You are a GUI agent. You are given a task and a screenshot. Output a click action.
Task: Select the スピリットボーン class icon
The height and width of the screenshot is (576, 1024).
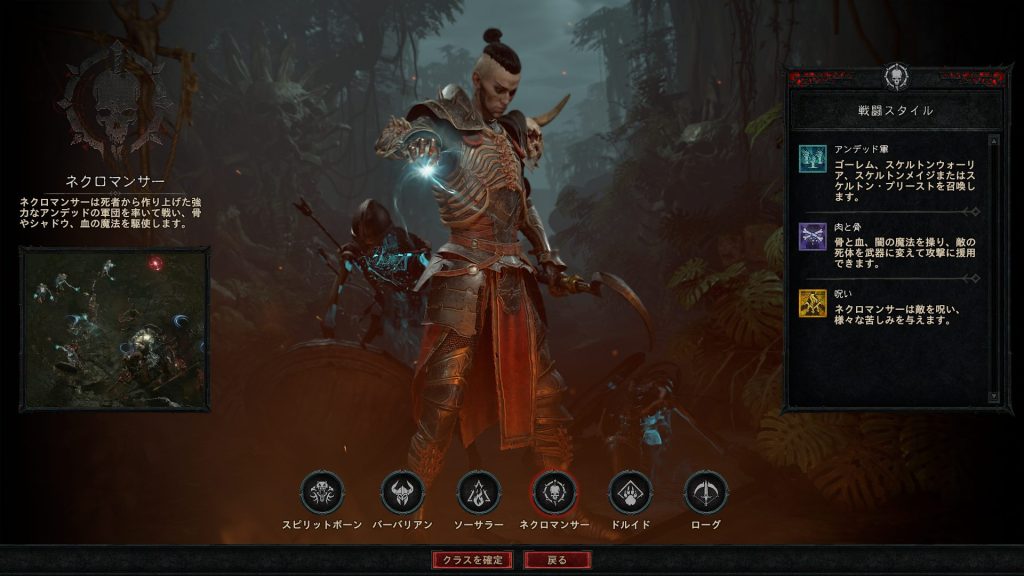322,493
